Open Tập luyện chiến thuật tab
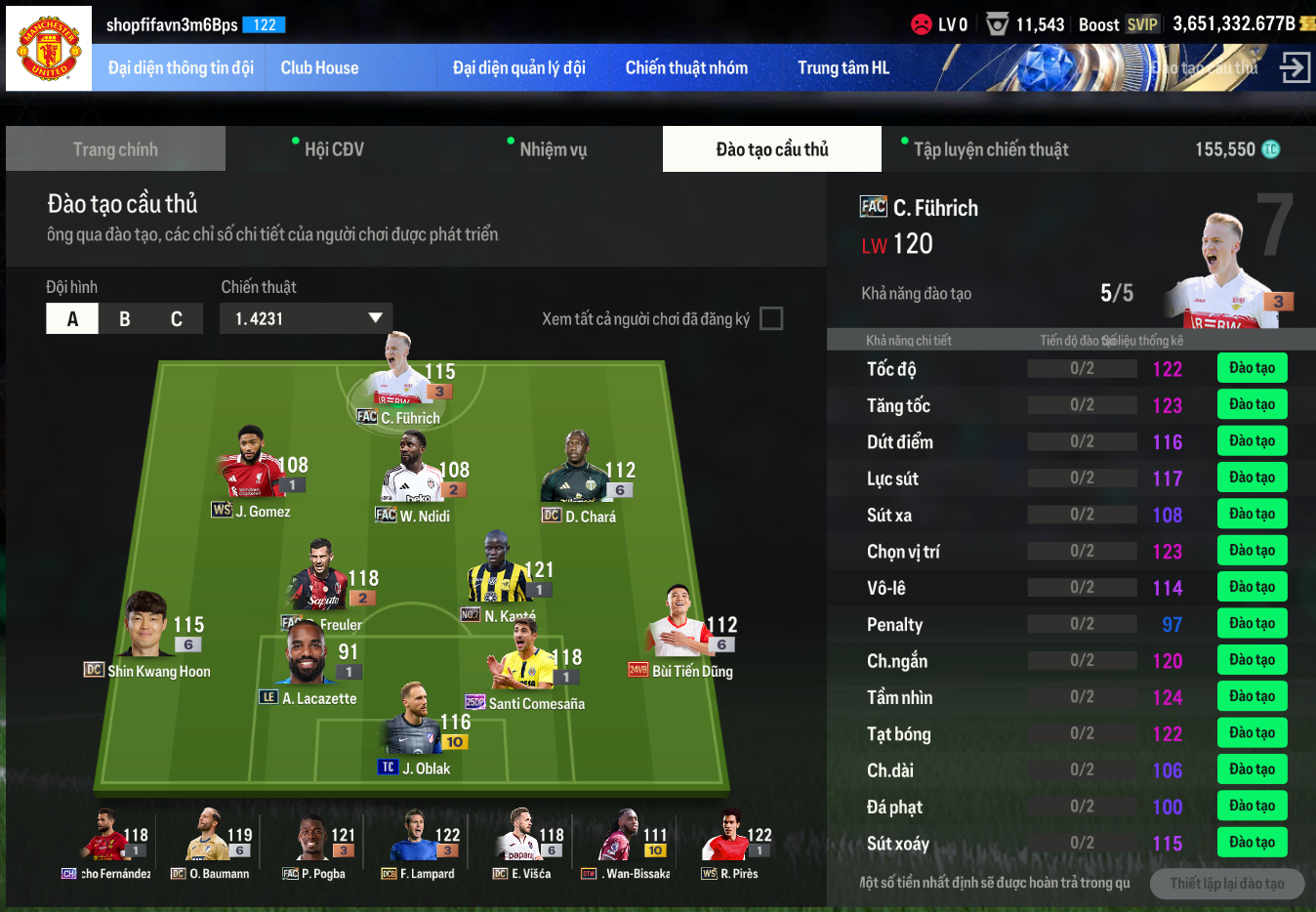This screenshot has width=1316, height=912. click(990, 149)
